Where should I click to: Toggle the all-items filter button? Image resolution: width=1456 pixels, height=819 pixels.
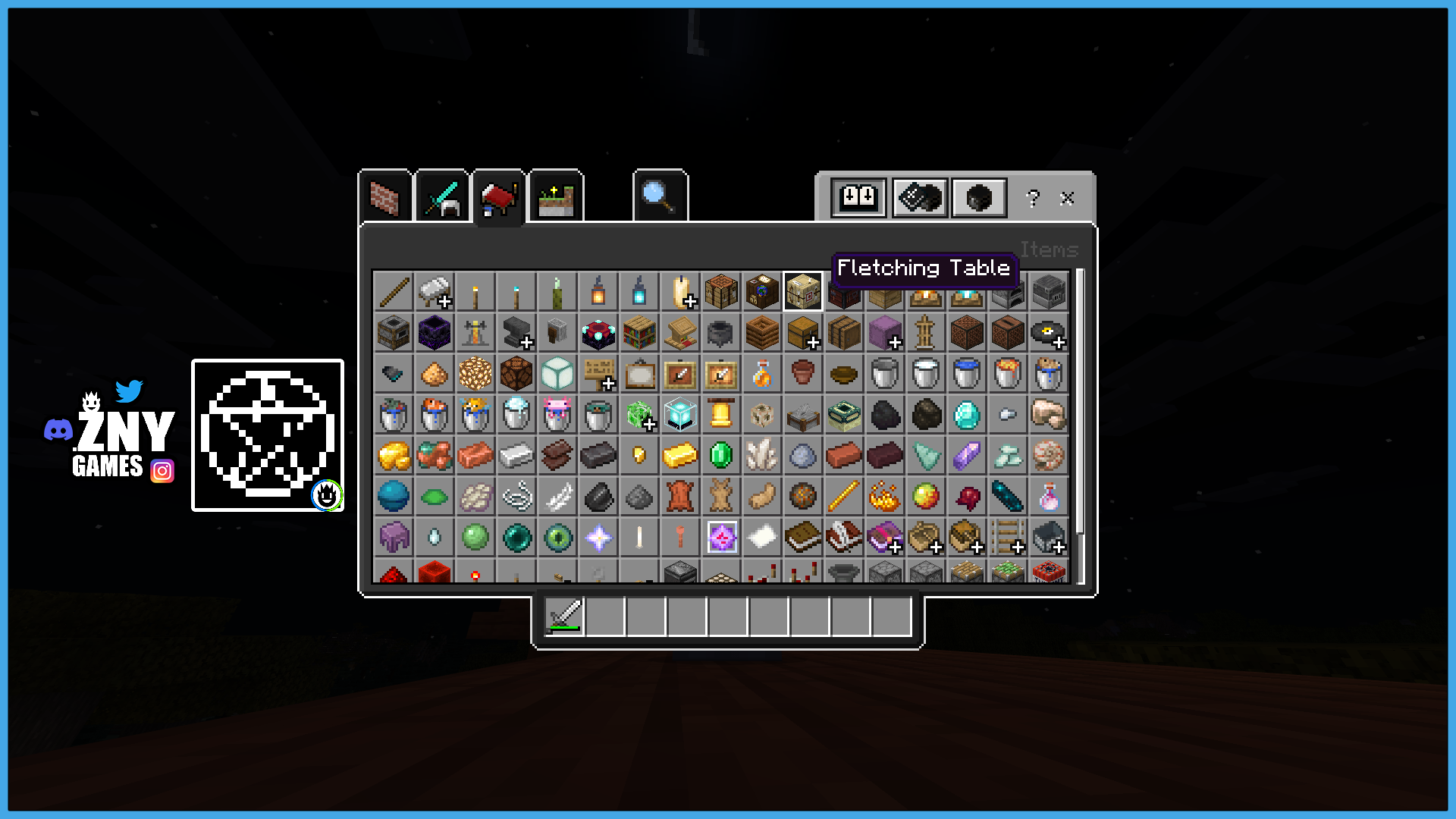pyautogui.click(x=978, y=198)
